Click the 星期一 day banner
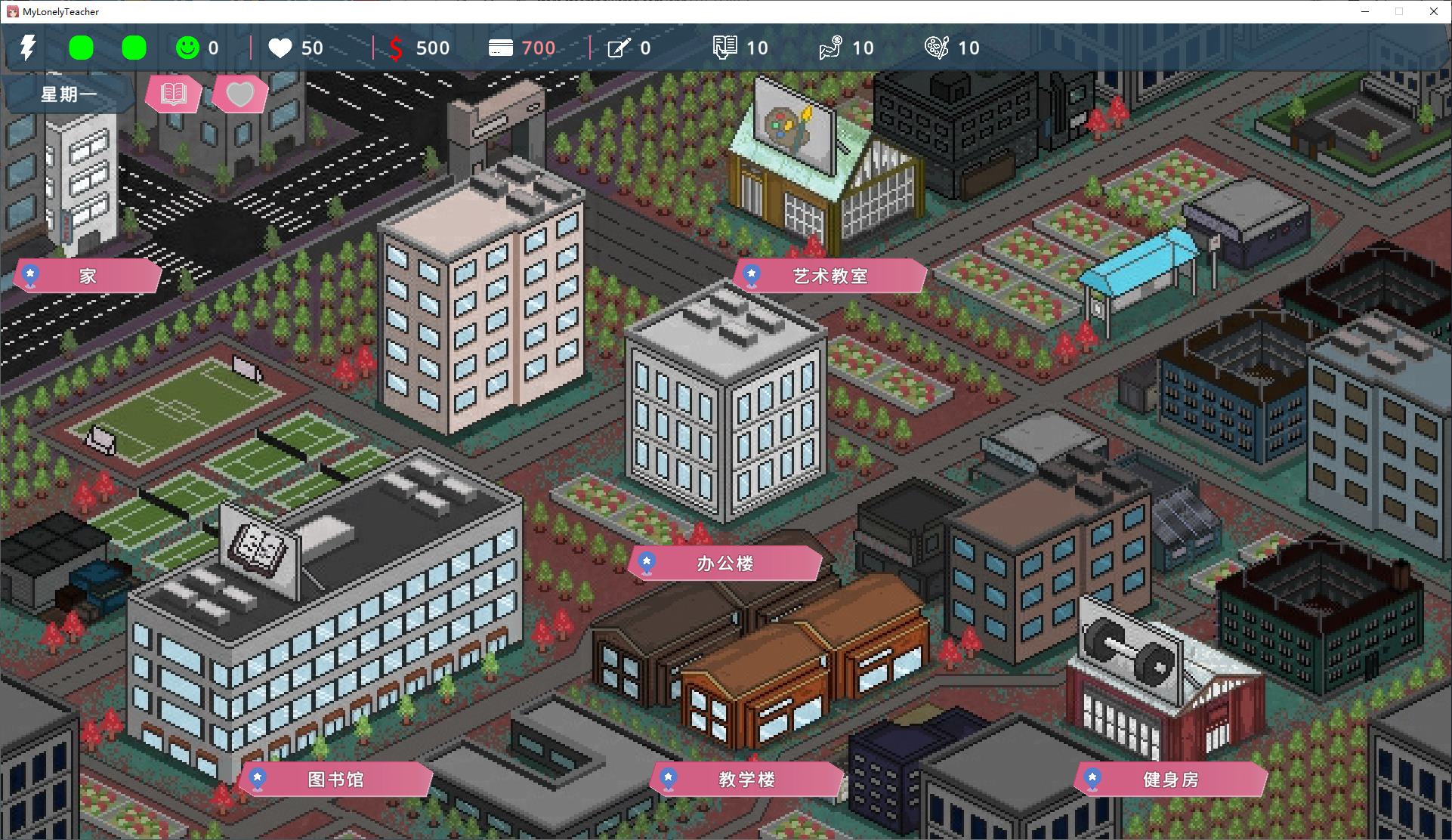This screenshot has height=840, width=1452. point(67,93)
